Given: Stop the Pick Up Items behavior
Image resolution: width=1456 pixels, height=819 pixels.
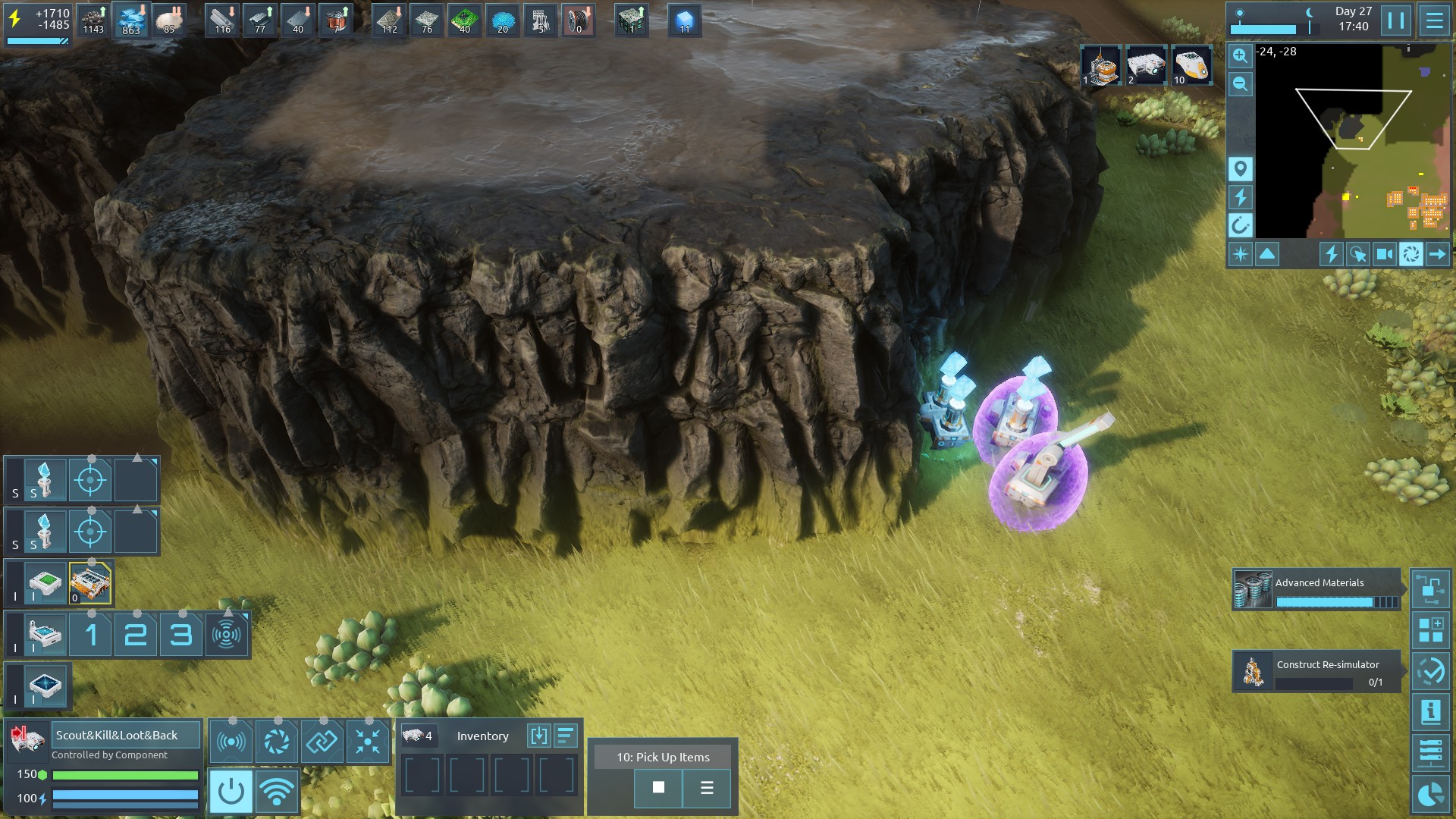Looking at the screenshot, I should tap(658, 788).
